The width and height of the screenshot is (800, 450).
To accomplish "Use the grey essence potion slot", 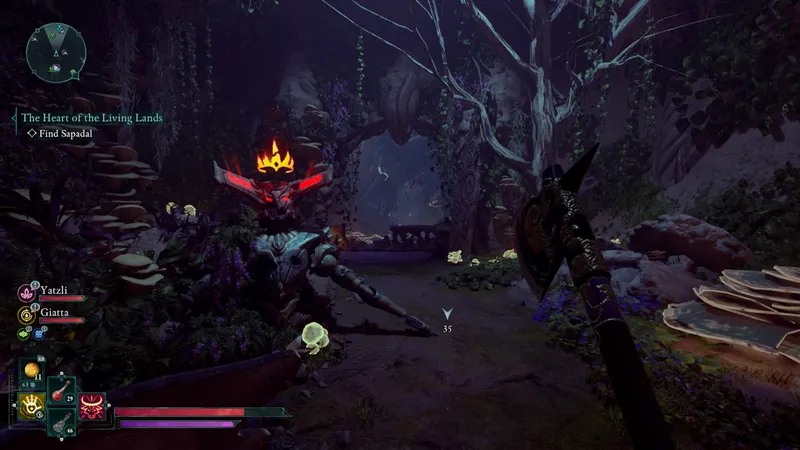I will point(61,424).
